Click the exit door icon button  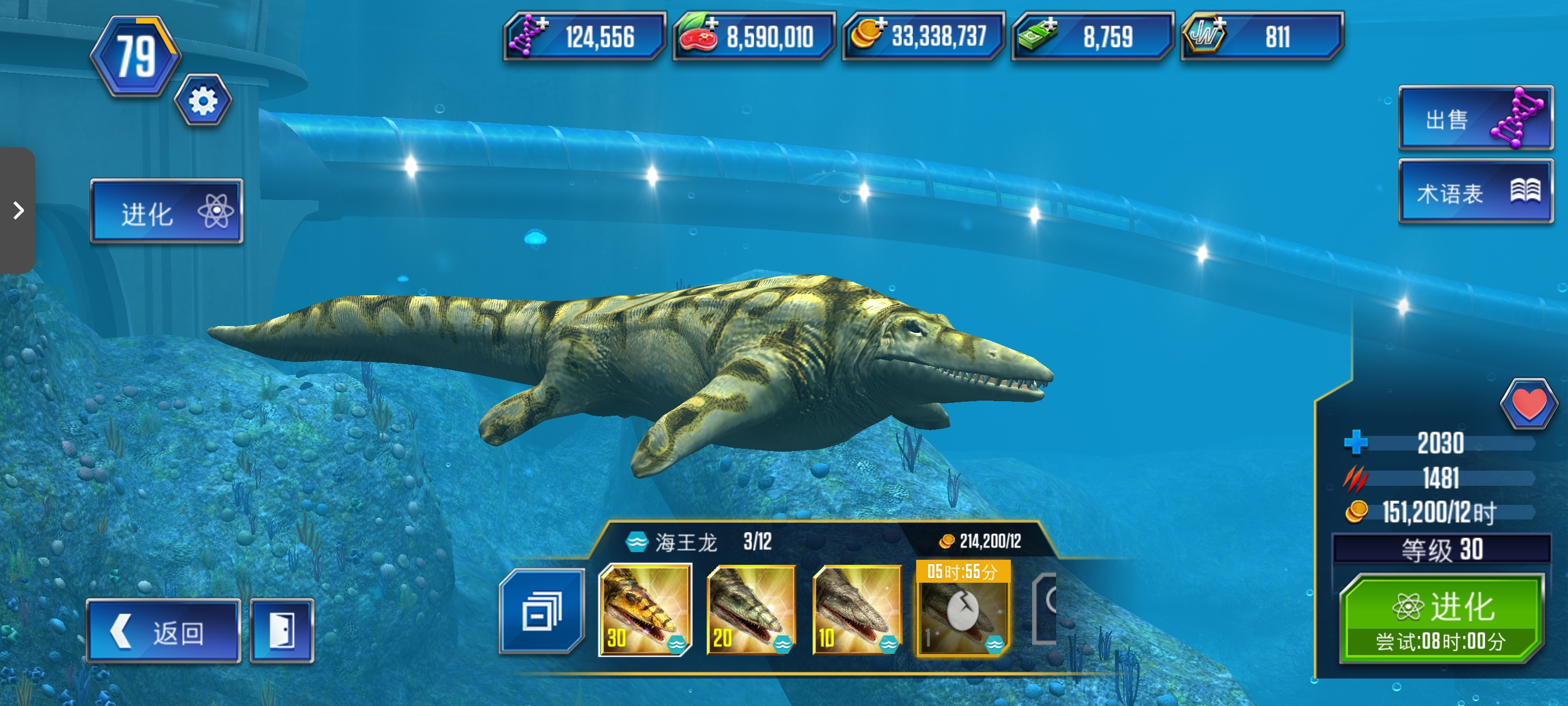pos(282,631)
